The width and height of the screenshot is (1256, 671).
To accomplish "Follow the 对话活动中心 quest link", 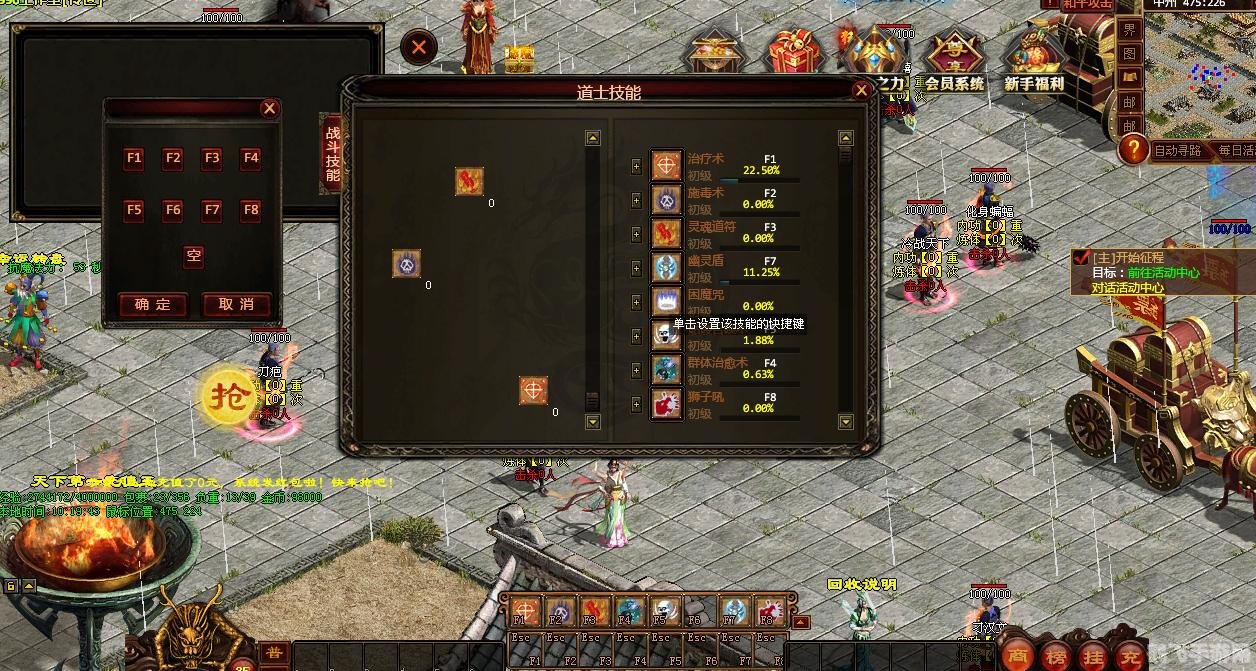I will [1127, 287].
